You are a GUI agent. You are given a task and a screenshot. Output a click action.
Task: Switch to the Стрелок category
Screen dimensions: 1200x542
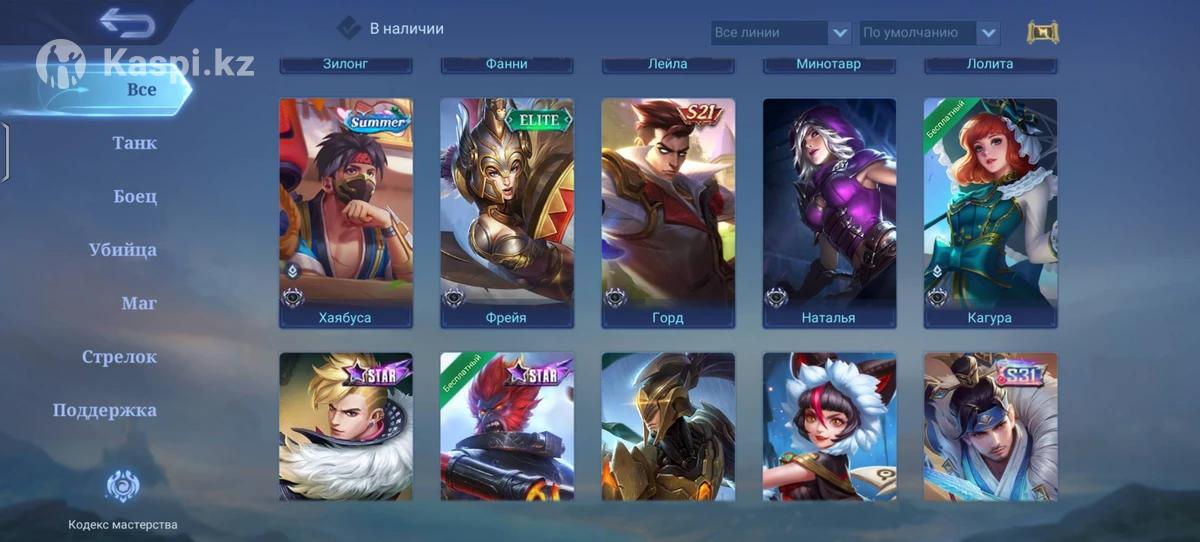[119, 357]
